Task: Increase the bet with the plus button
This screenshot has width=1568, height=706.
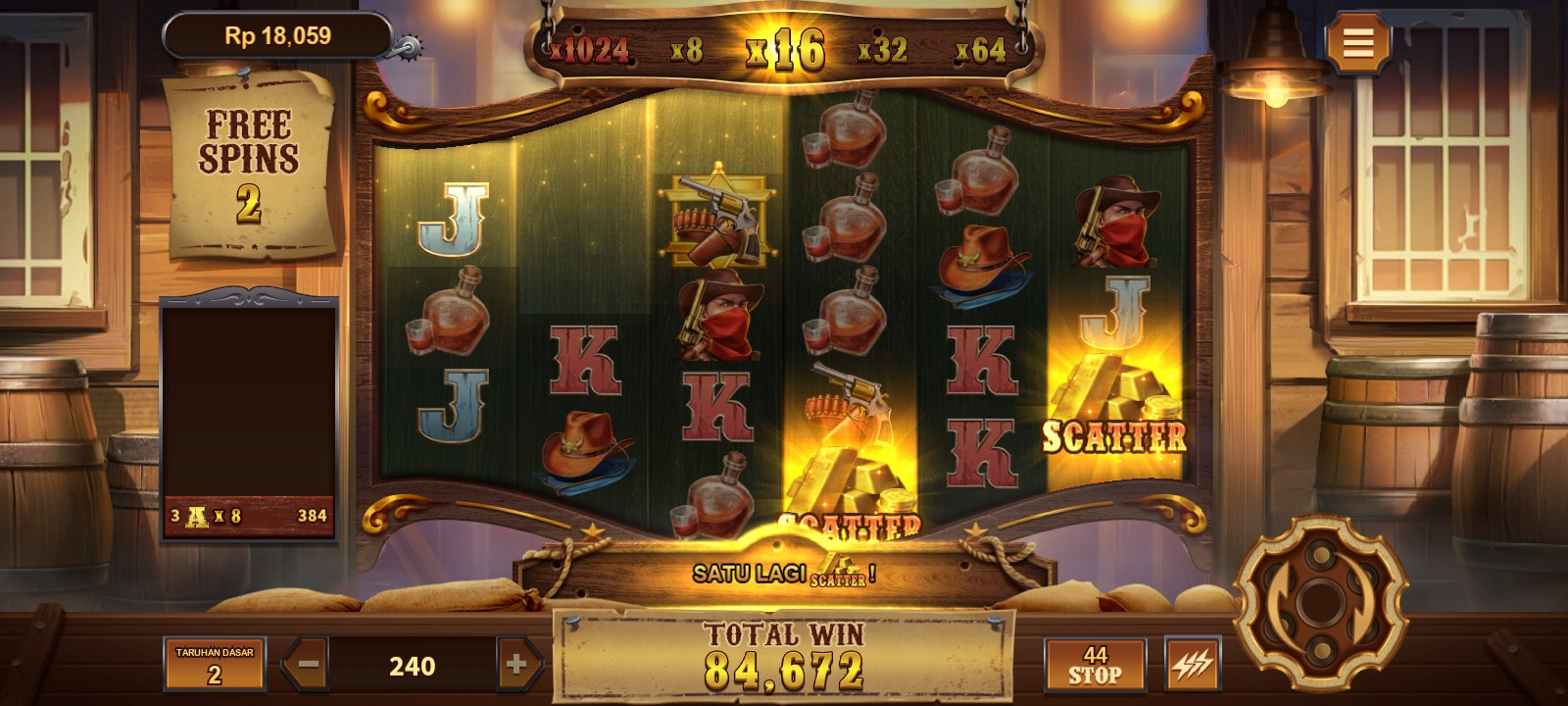Action: click(516, 665)
